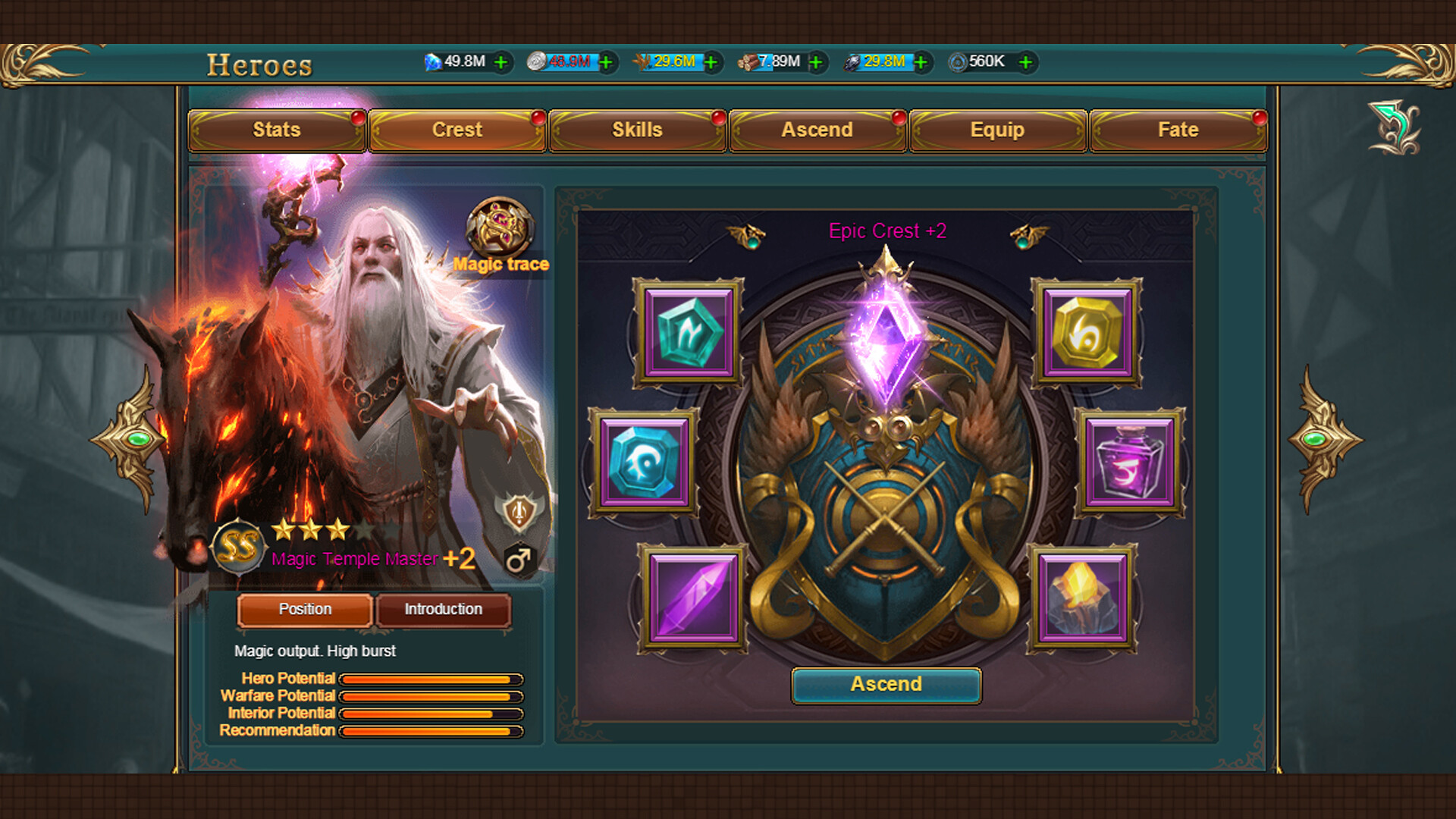Click the green hexagon crest gem slot

(689, 331)
